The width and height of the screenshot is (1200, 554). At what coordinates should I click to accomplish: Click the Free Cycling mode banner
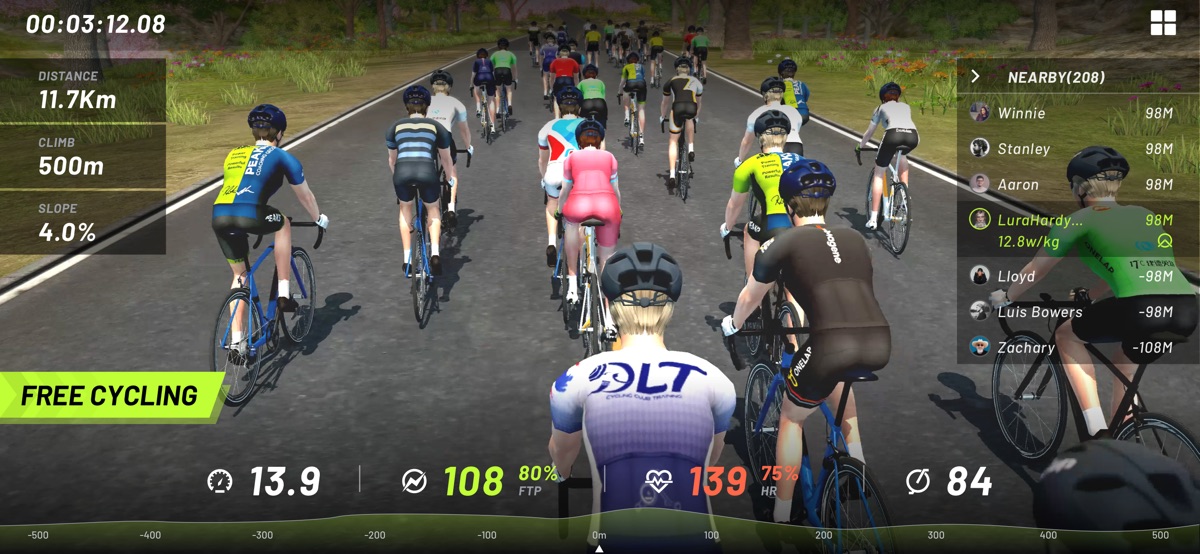(110, 396)
